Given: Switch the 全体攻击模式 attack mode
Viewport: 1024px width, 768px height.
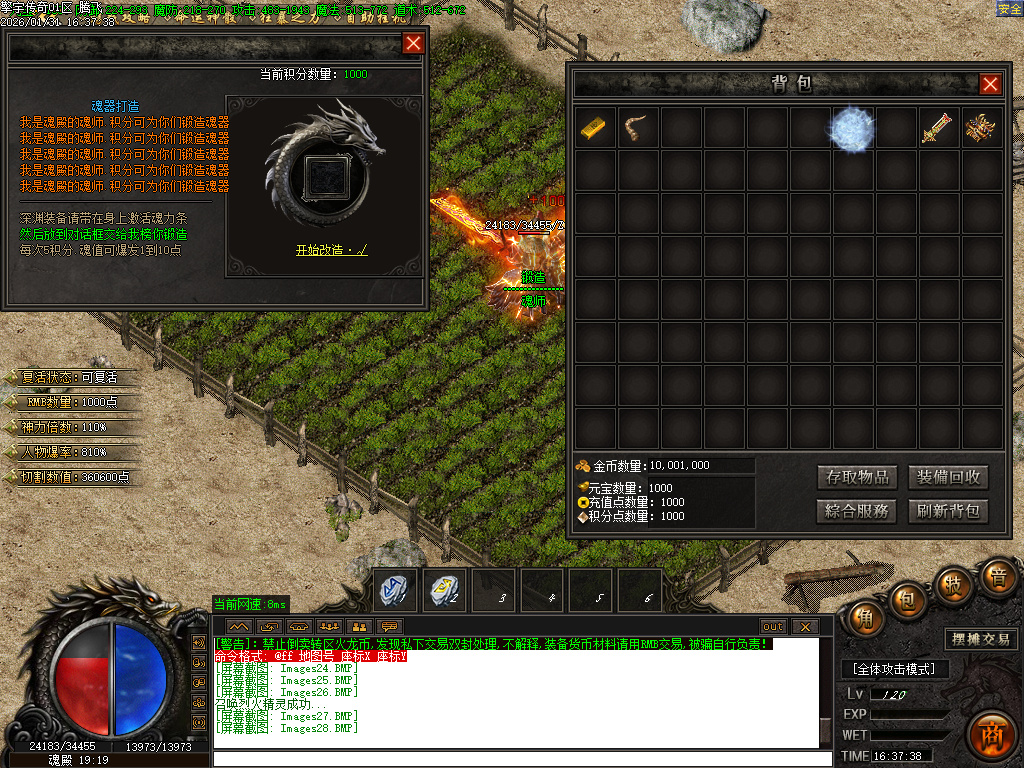Looking at the screenshot, I should click(894, 668).
